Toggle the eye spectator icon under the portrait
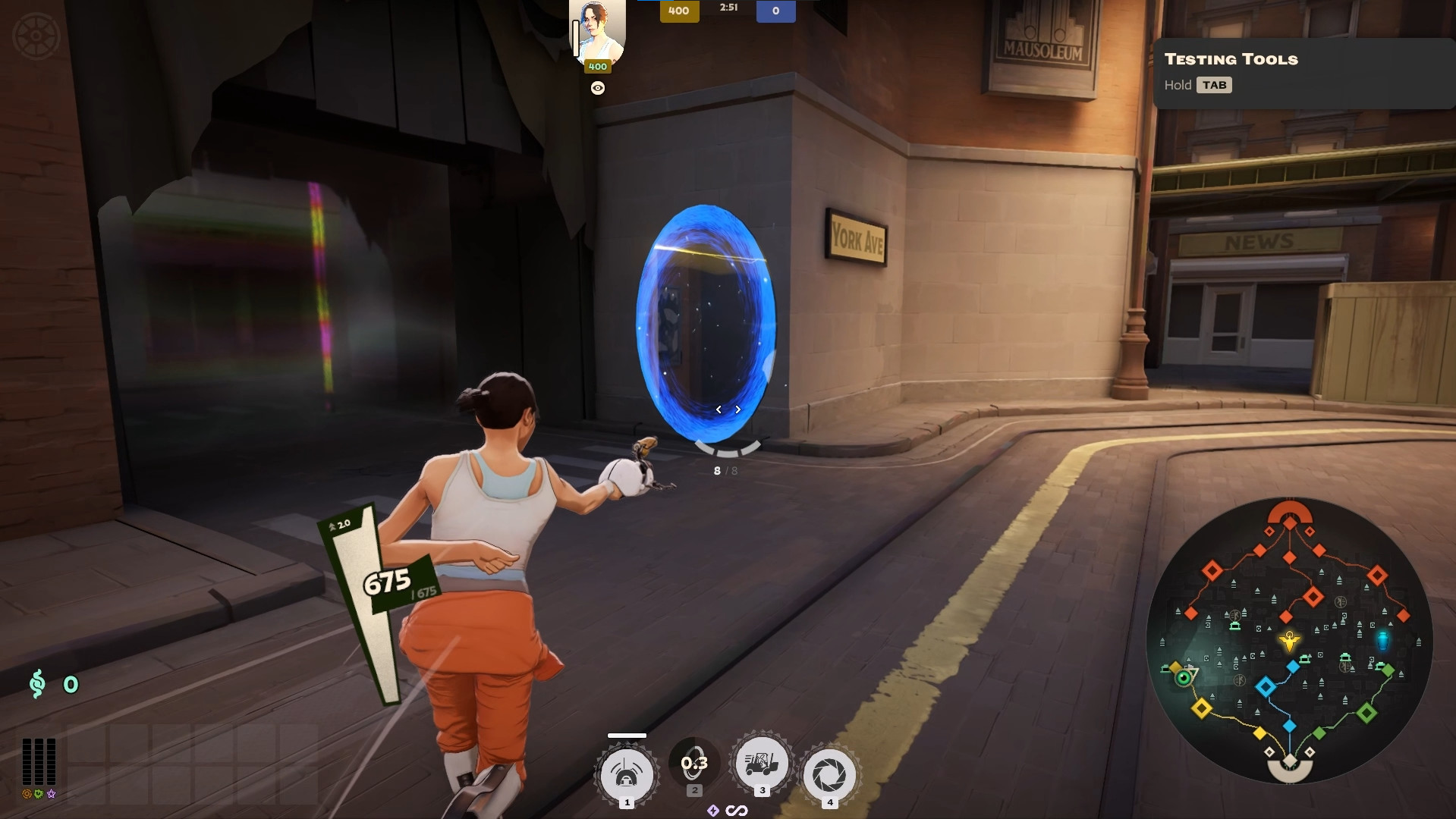This screenshot has height=819, width=1456. coord(596,87)
